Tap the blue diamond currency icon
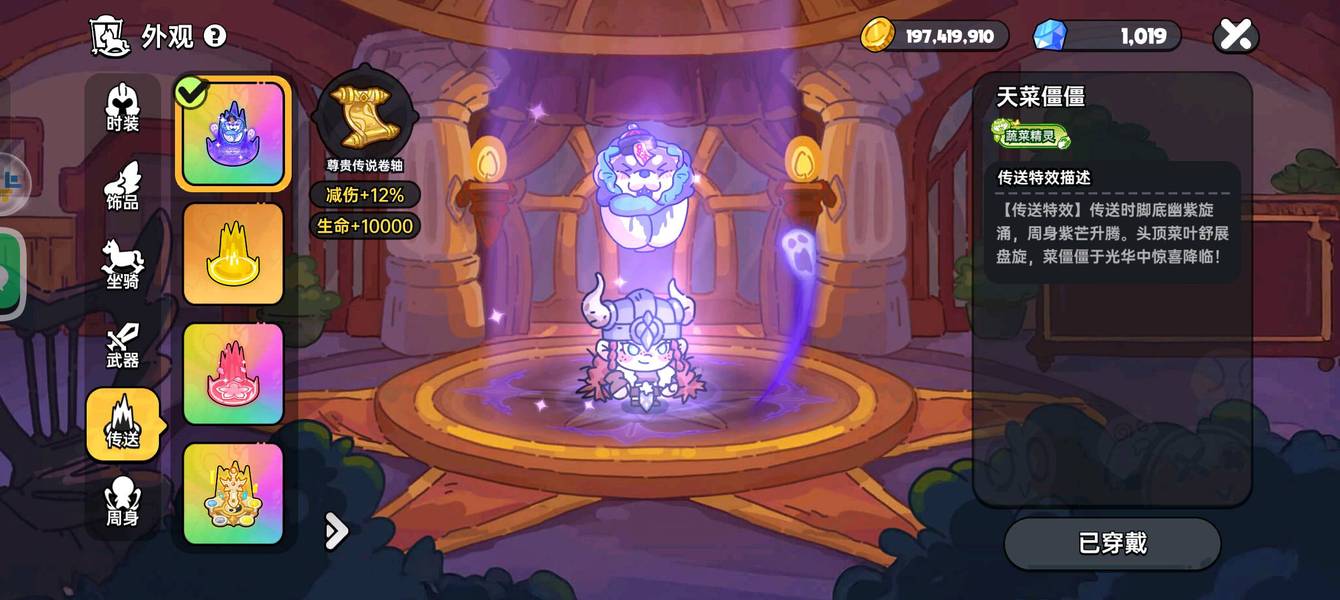 1050,36
